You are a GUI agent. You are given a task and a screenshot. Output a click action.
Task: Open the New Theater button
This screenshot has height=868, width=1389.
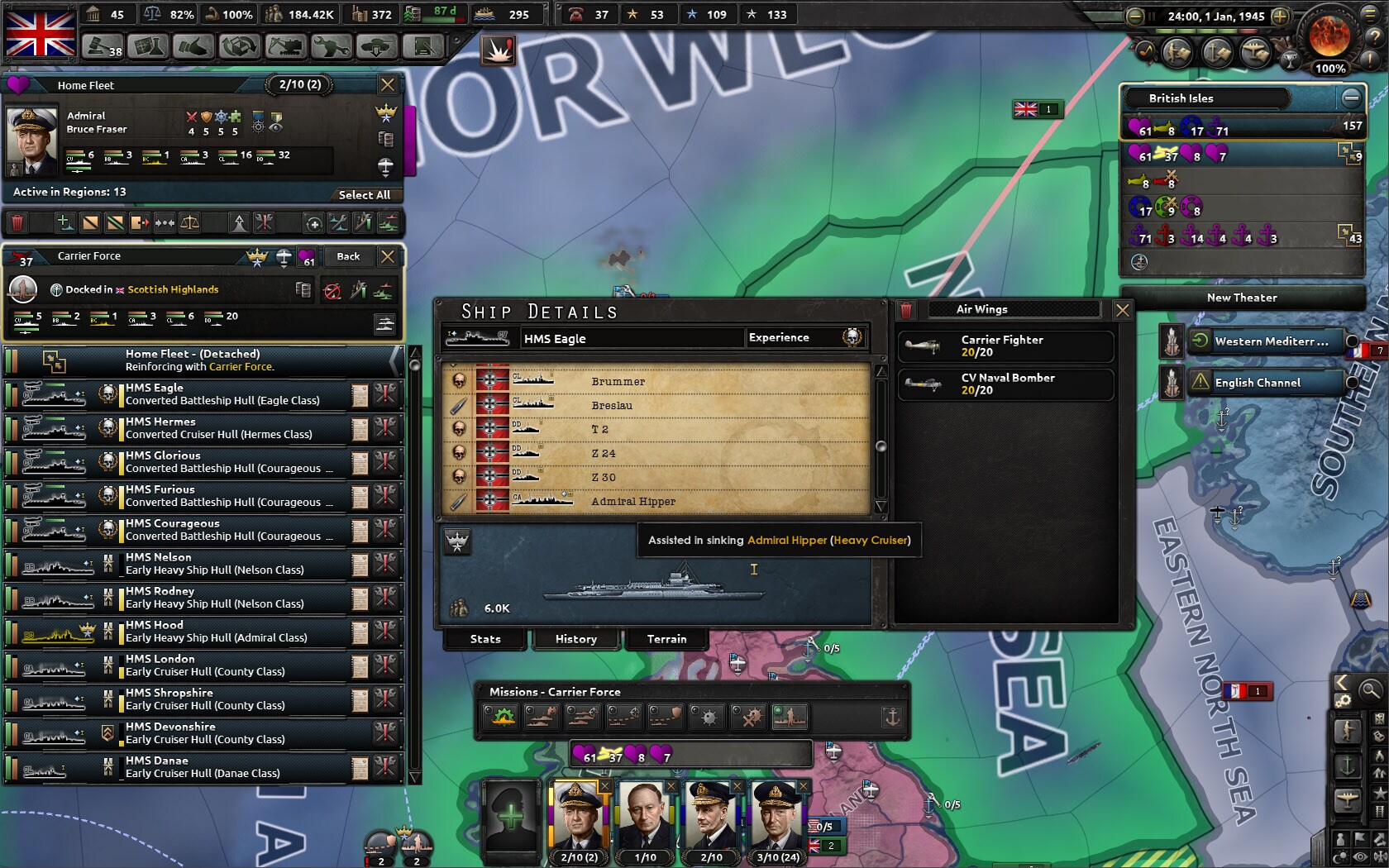[1241, 298]
